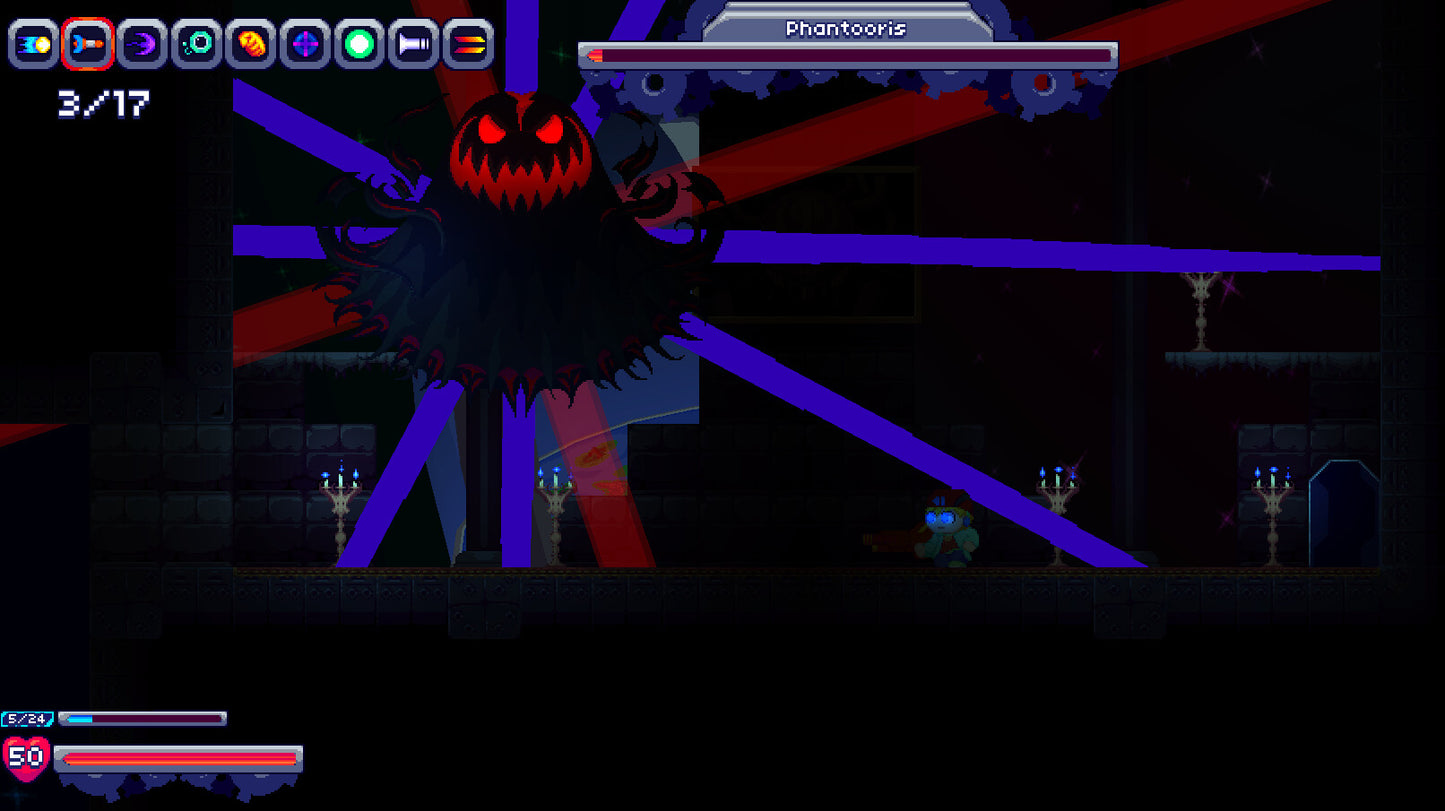Select the orange flame weapon slot
Viewport: 1445px width, 811px height.
[x=250, y=45]
